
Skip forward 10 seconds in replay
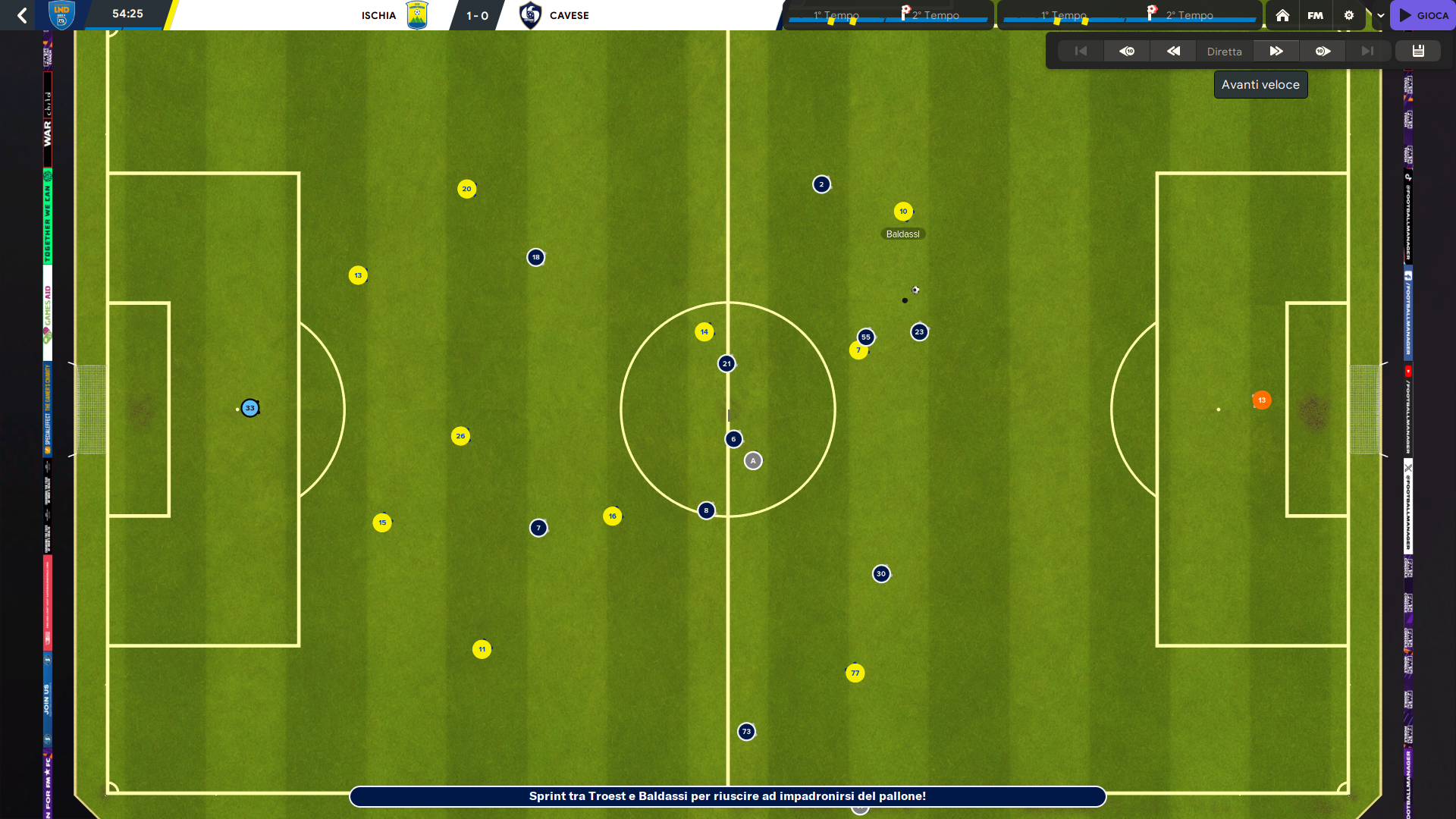pyautogui.click(x=1323, y=51)
